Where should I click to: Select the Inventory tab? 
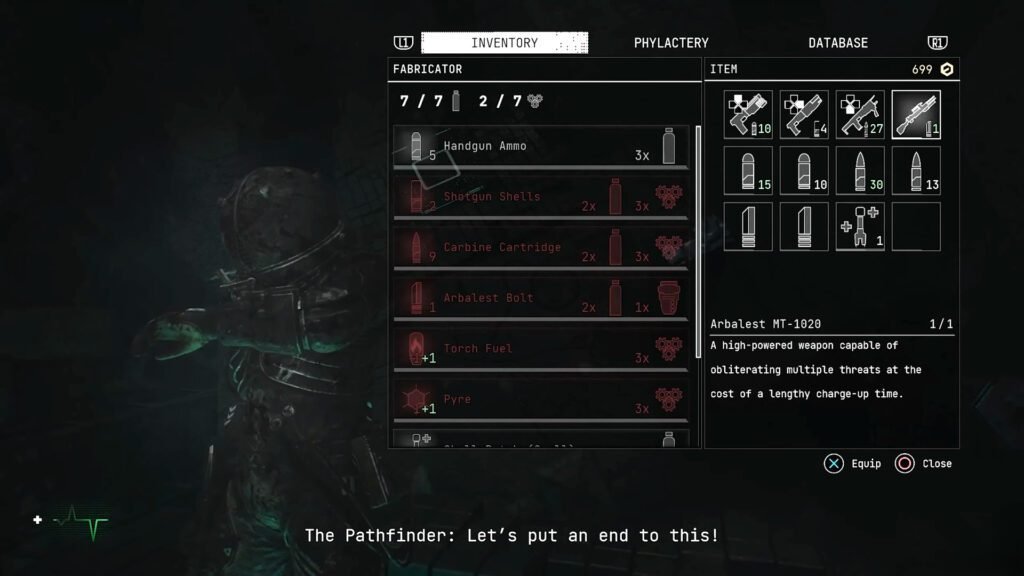[x=504, y=43]
